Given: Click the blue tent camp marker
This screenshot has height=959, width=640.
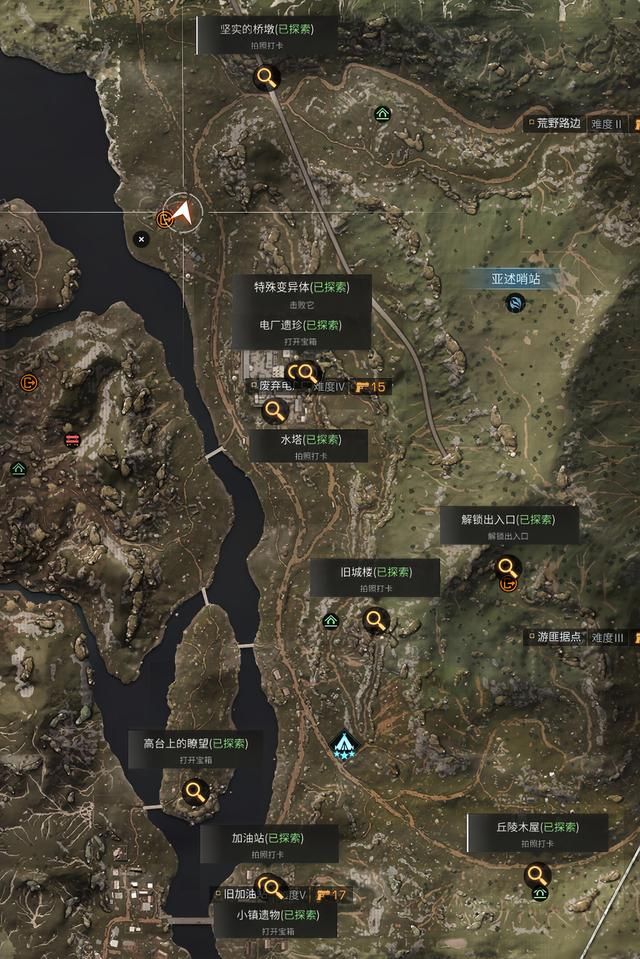Looking at the screenshot, I should [x=345, y=744].
